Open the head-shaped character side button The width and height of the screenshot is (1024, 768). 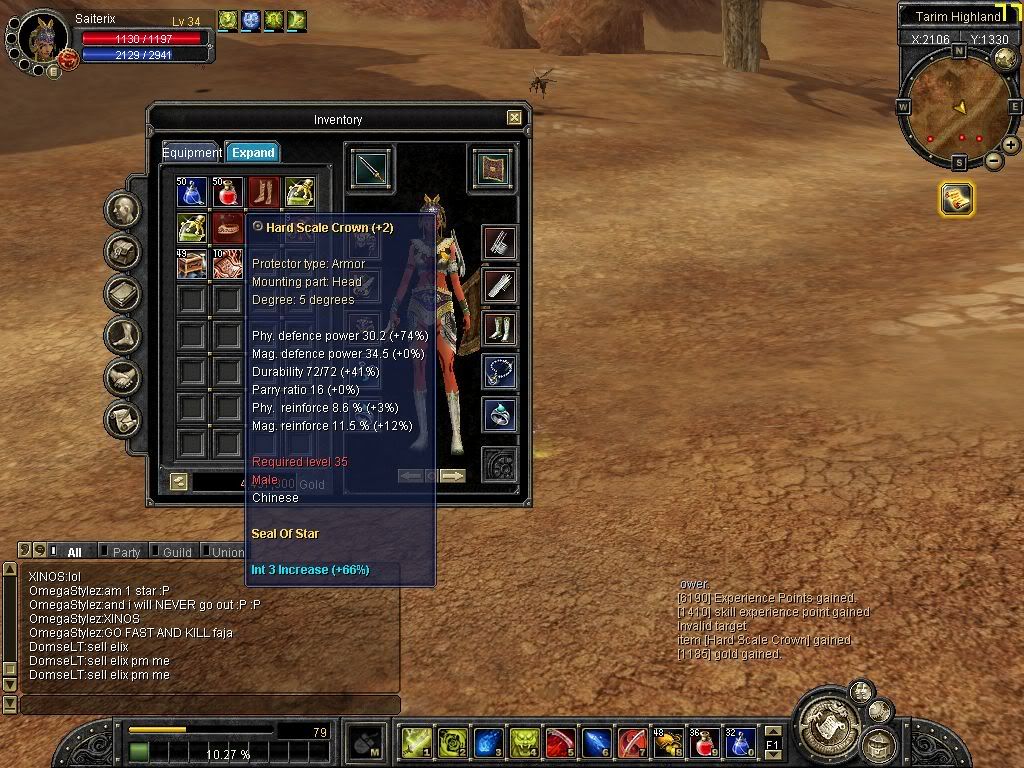[x=123, y=209]
